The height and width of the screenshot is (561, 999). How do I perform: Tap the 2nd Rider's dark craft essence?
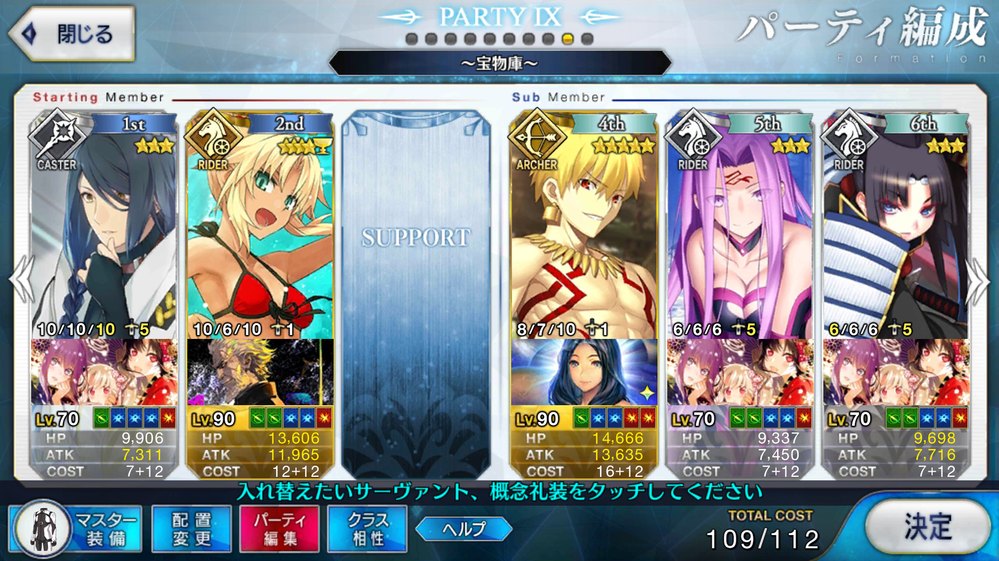click(x=260, y=372)
